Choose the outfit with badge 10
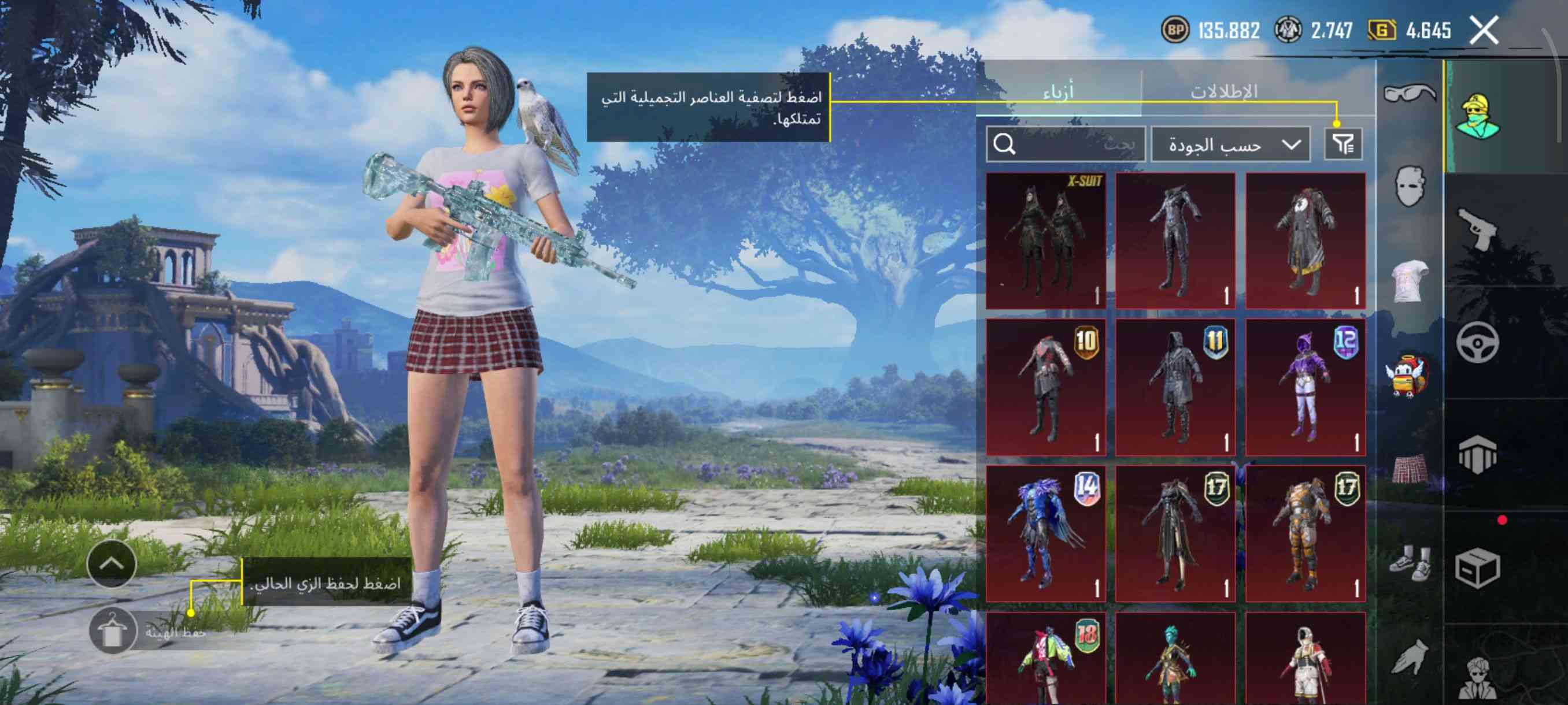Screen dimensions: 1568x705 tap(1046, 387)
